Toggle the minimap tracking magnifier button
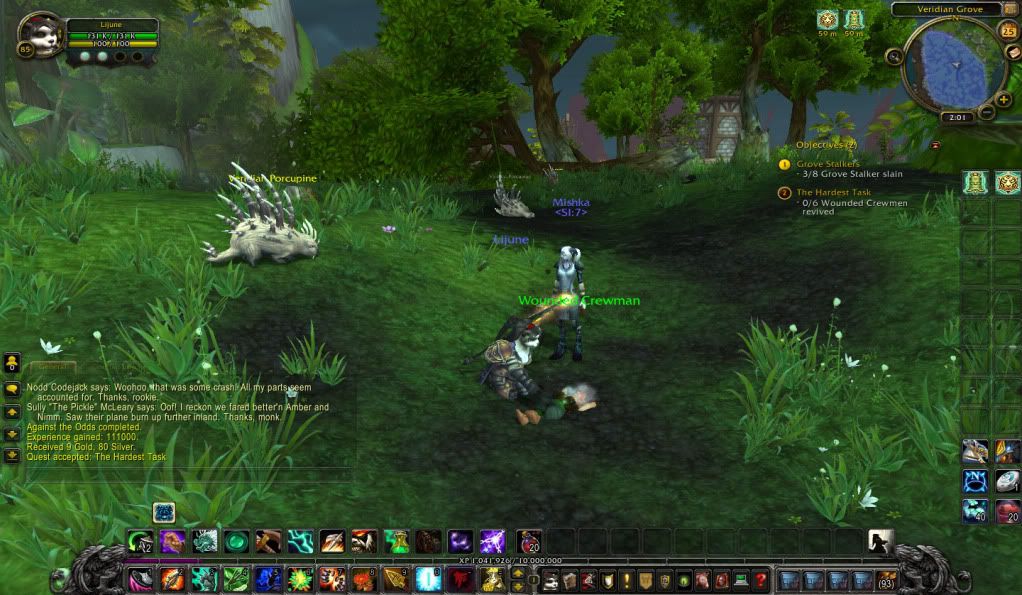Viewport: 1022px width, 595px height. 893,57
